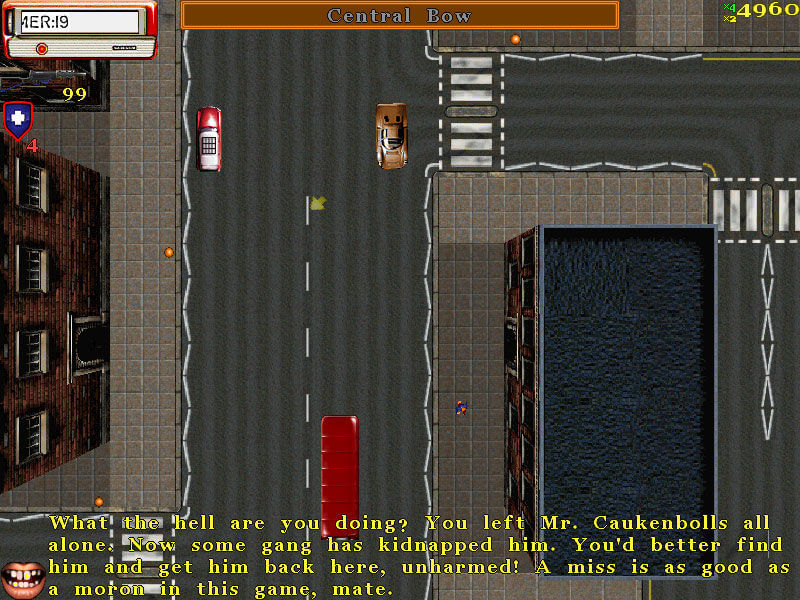Click the Central Bow location banner
The height and width of the screenshot is (600, 800).
coord(399,15)
